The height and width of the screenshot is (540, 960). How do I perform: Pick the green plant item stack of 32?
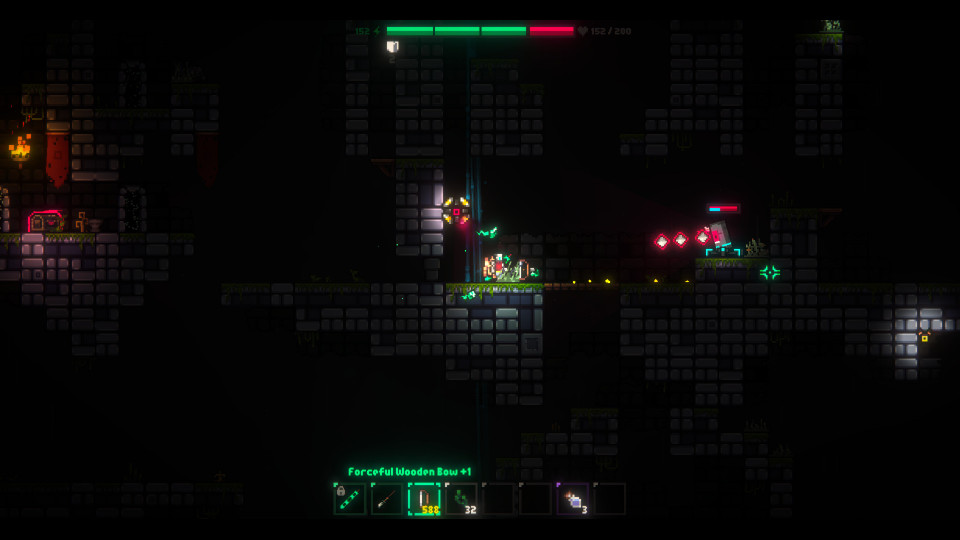[x=461, y=498]
